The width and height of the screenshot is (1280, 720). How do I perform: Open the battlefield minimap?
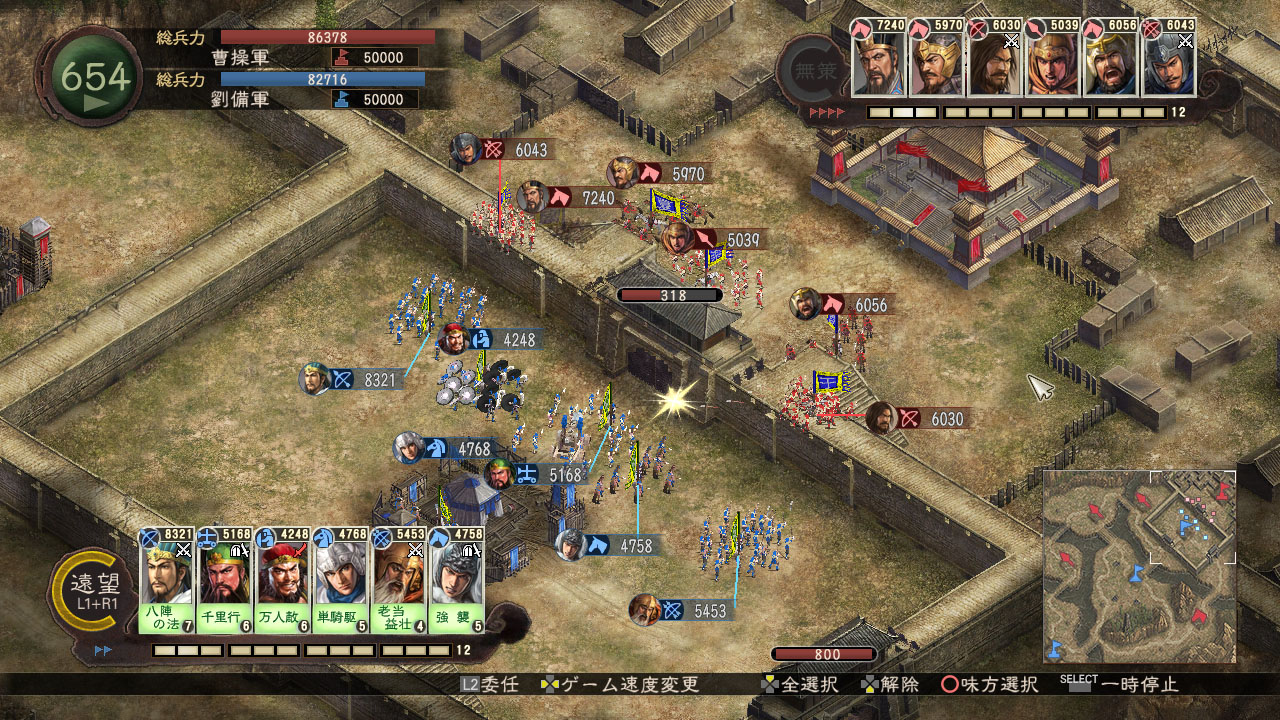coord(1139,566)
